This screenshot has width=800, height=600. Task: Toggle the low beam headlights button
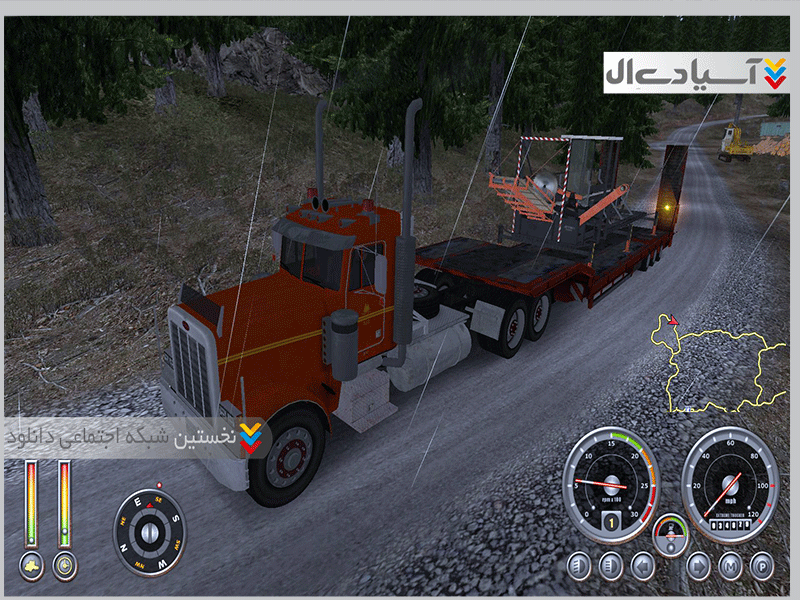[x=579, y=567]
